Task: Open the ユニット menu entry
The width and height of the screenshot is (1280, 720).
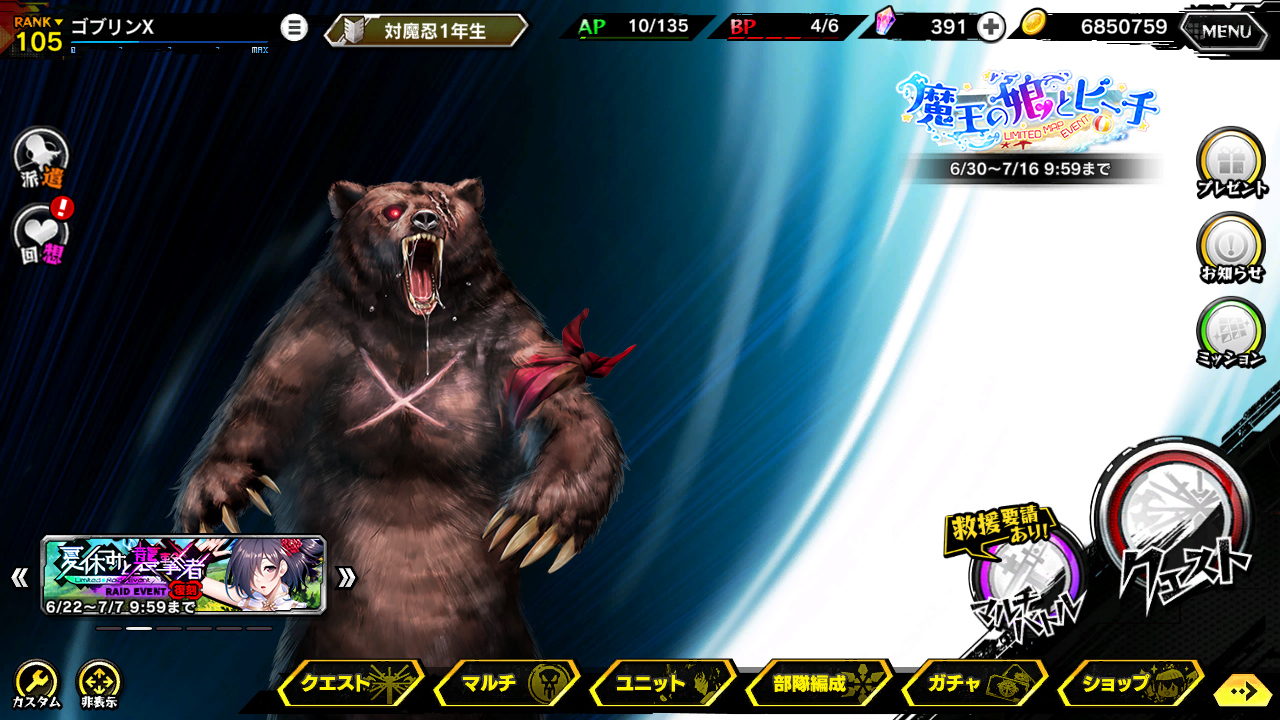Action: 663,684
